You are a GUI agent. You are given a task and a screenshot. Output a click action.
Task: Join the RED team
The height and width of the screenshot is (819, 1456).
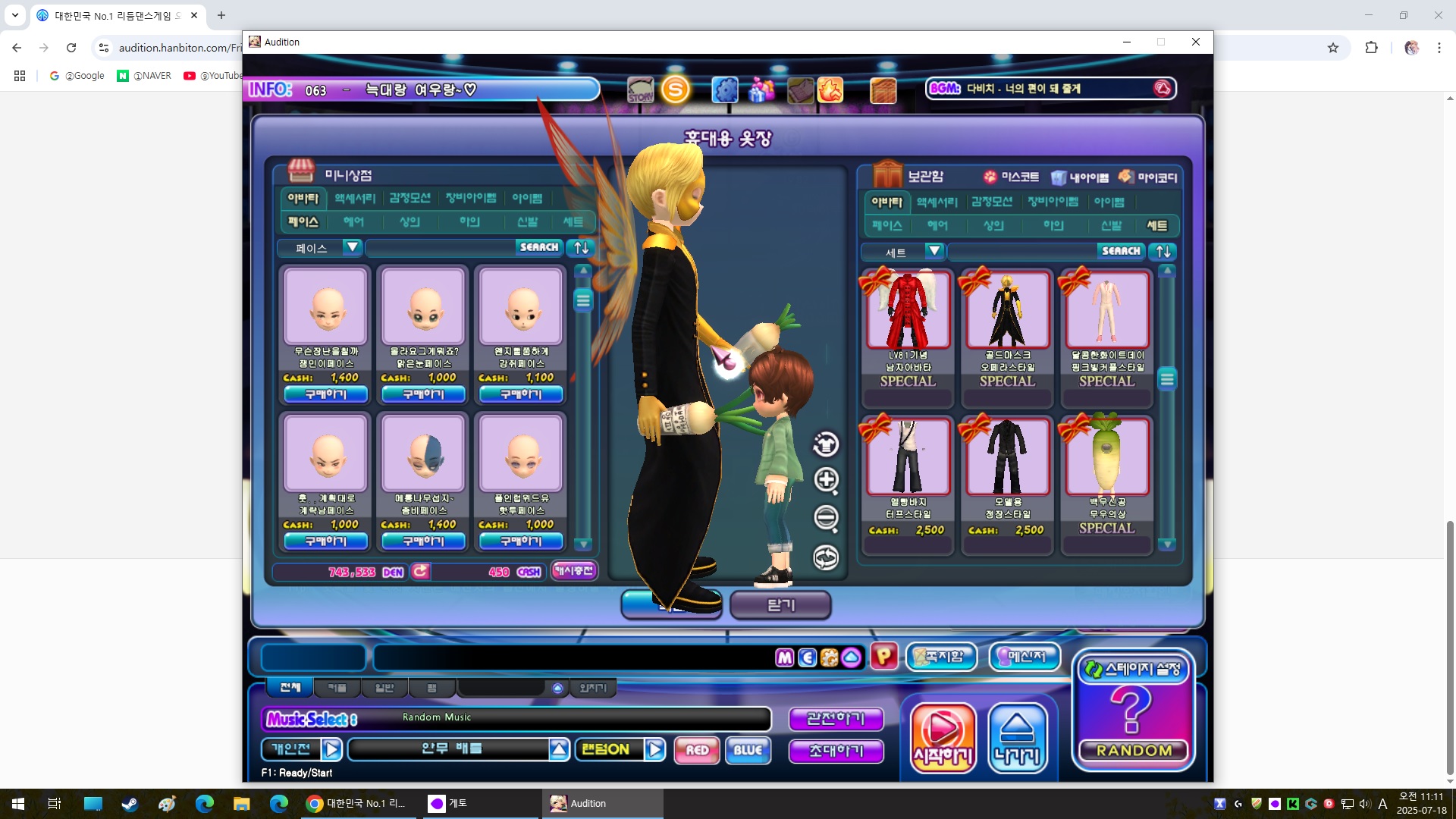pyautogui.click(x=696, y=750)
